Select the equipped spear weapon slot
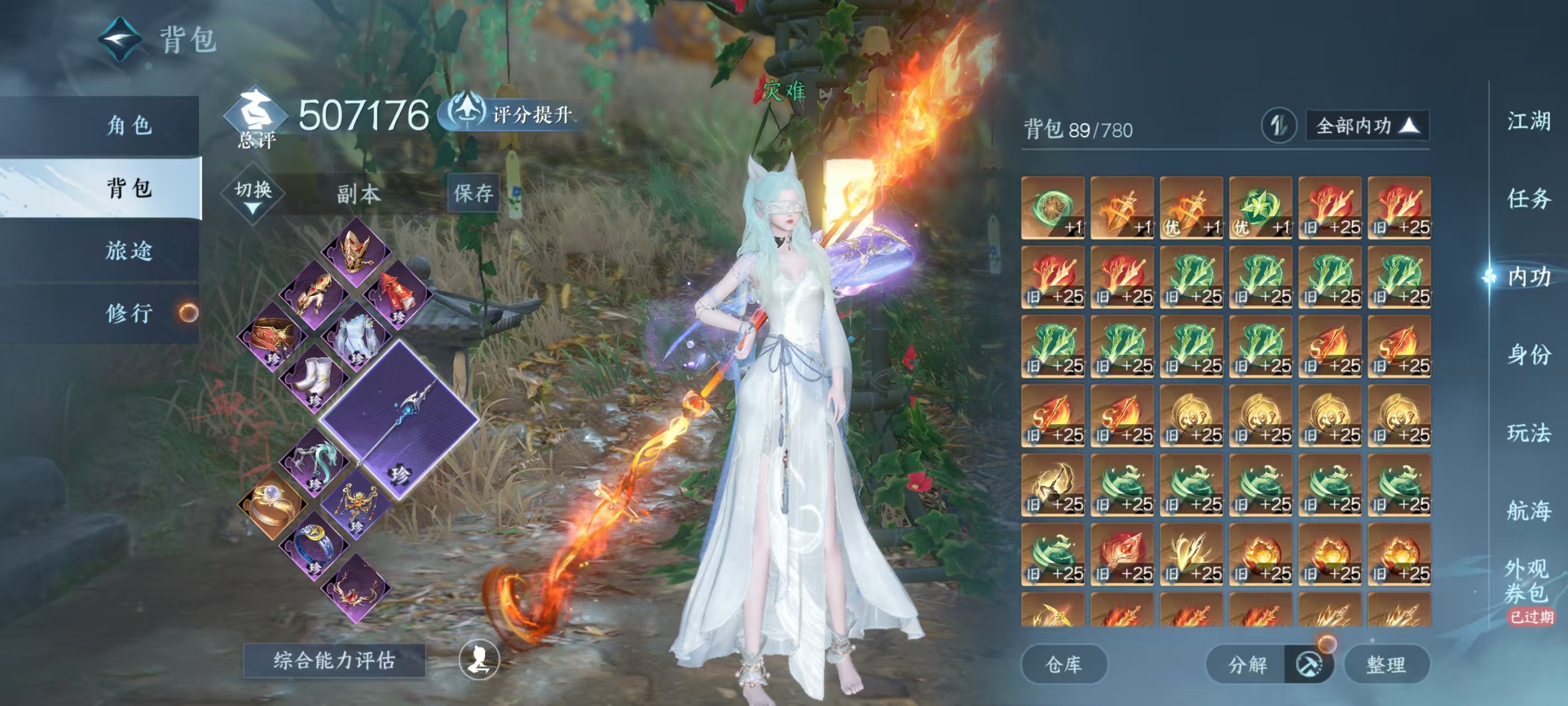 click(x=399, y=420)
